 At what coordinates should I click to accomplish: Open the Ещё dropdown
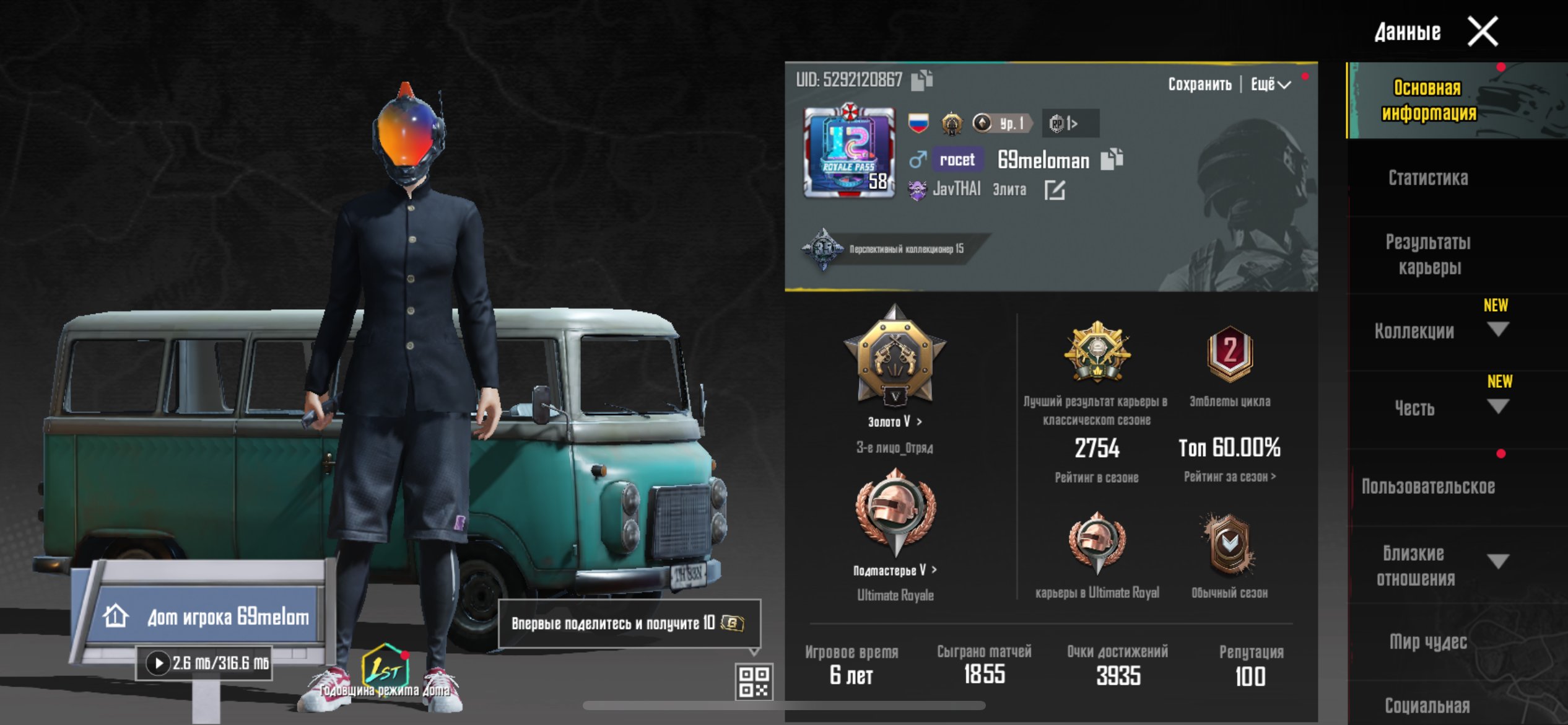click(x=1270, y=84)
